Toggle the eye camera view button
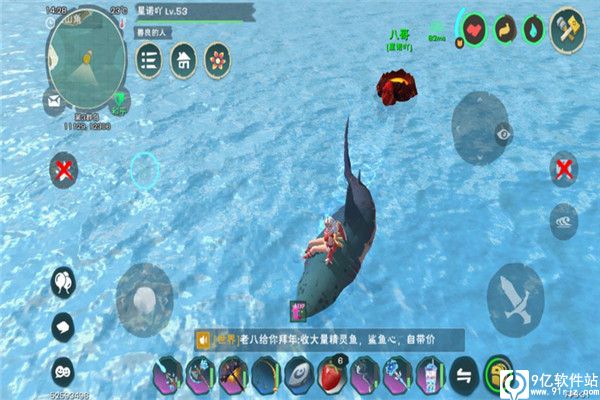 (x=503, y=130)
